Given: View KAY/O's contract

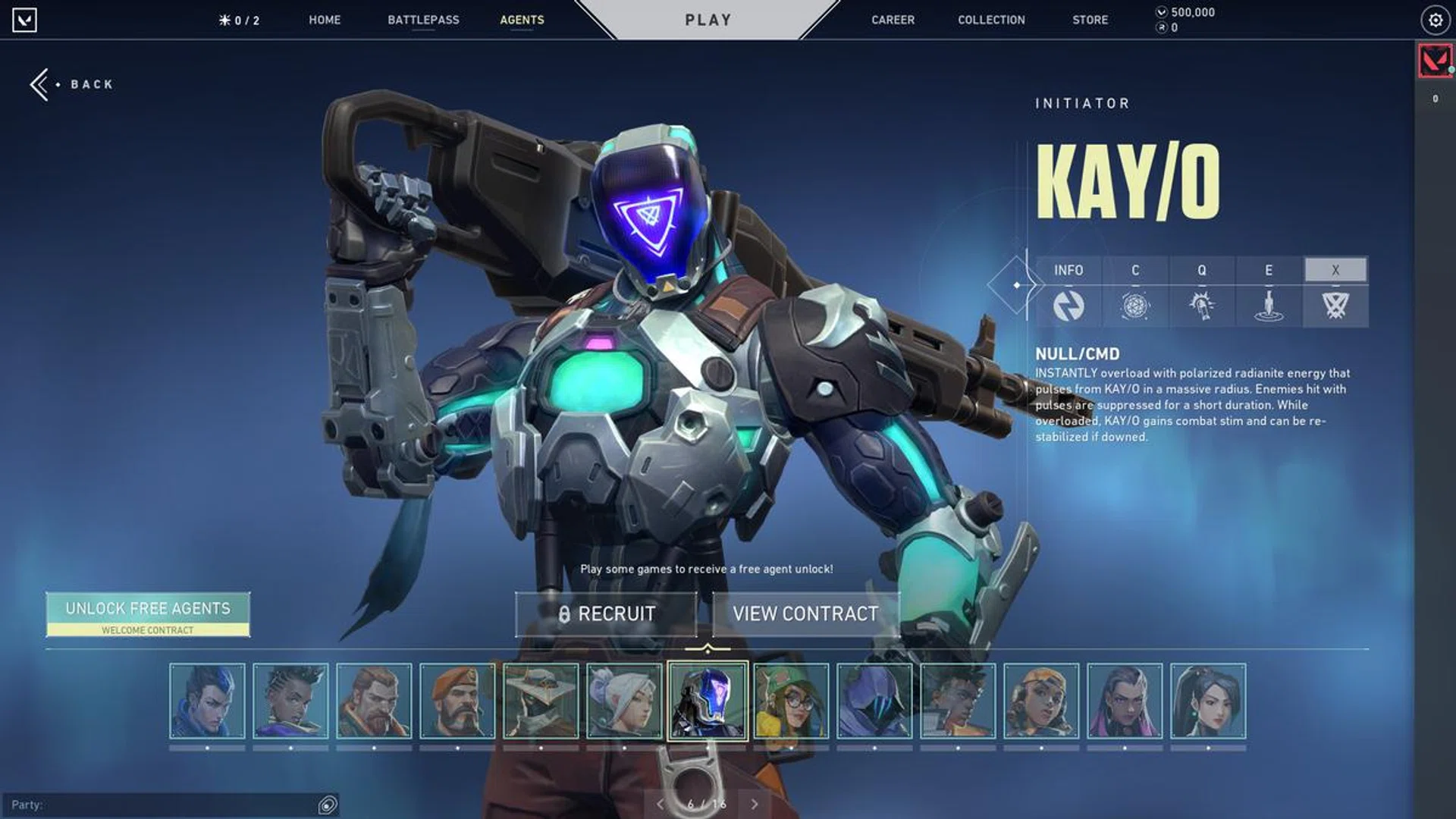Looking at the screenshot, I should pos(805,613).
